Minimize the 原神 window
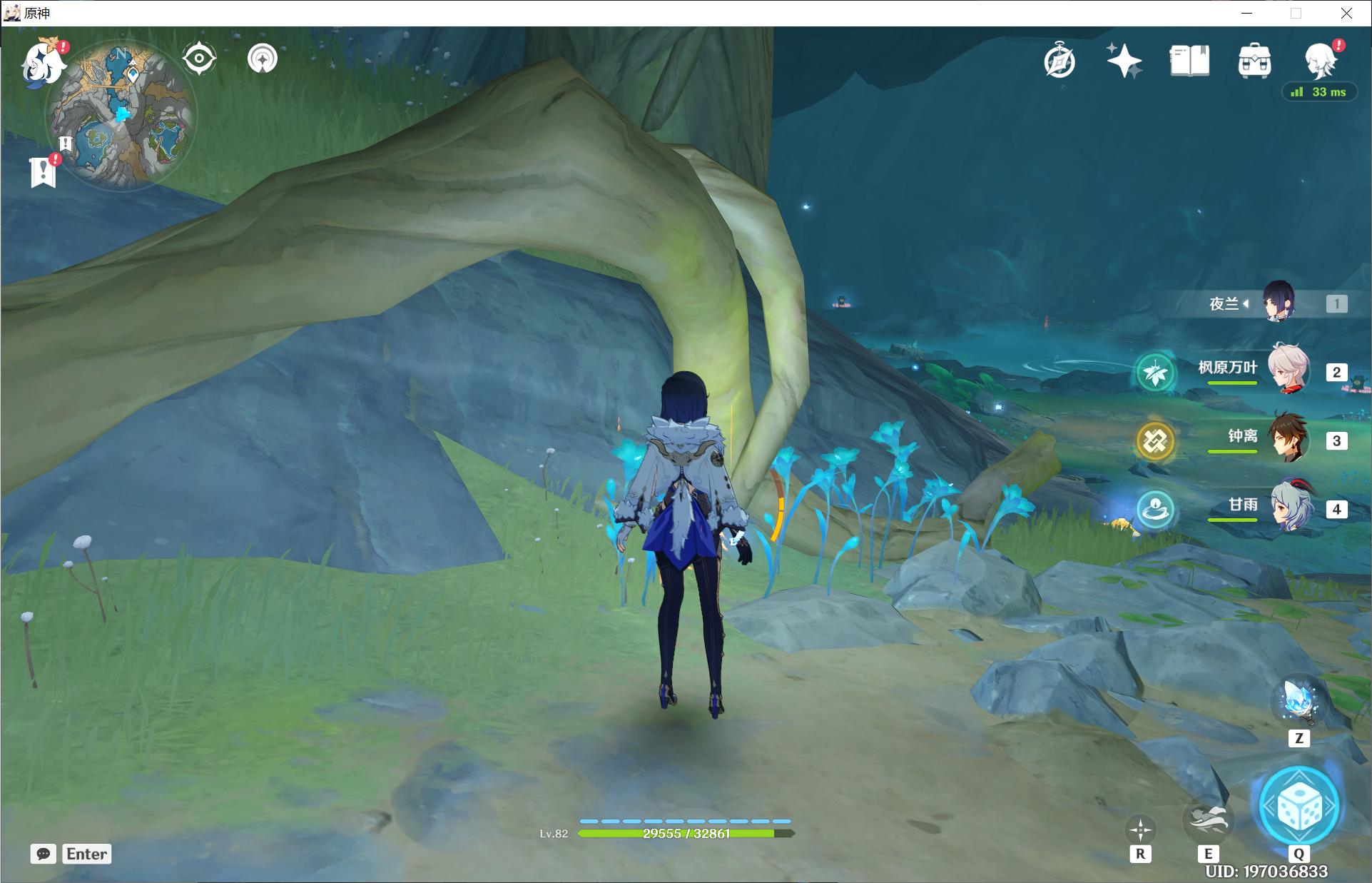This screenshot has width=1372, height=883. (1246, 13)
